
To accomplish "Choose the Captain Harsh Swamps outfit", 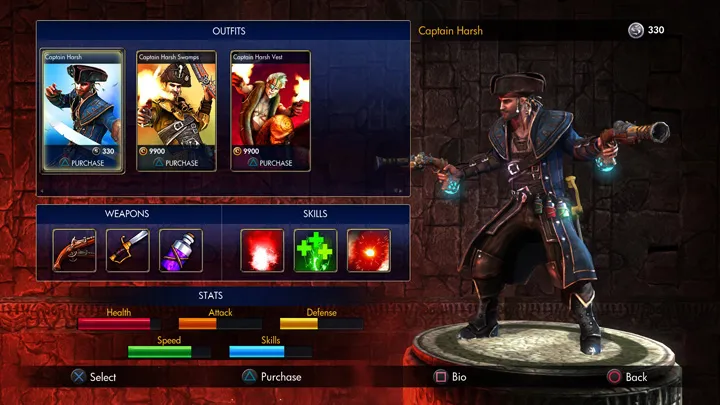I will (176, 110).
